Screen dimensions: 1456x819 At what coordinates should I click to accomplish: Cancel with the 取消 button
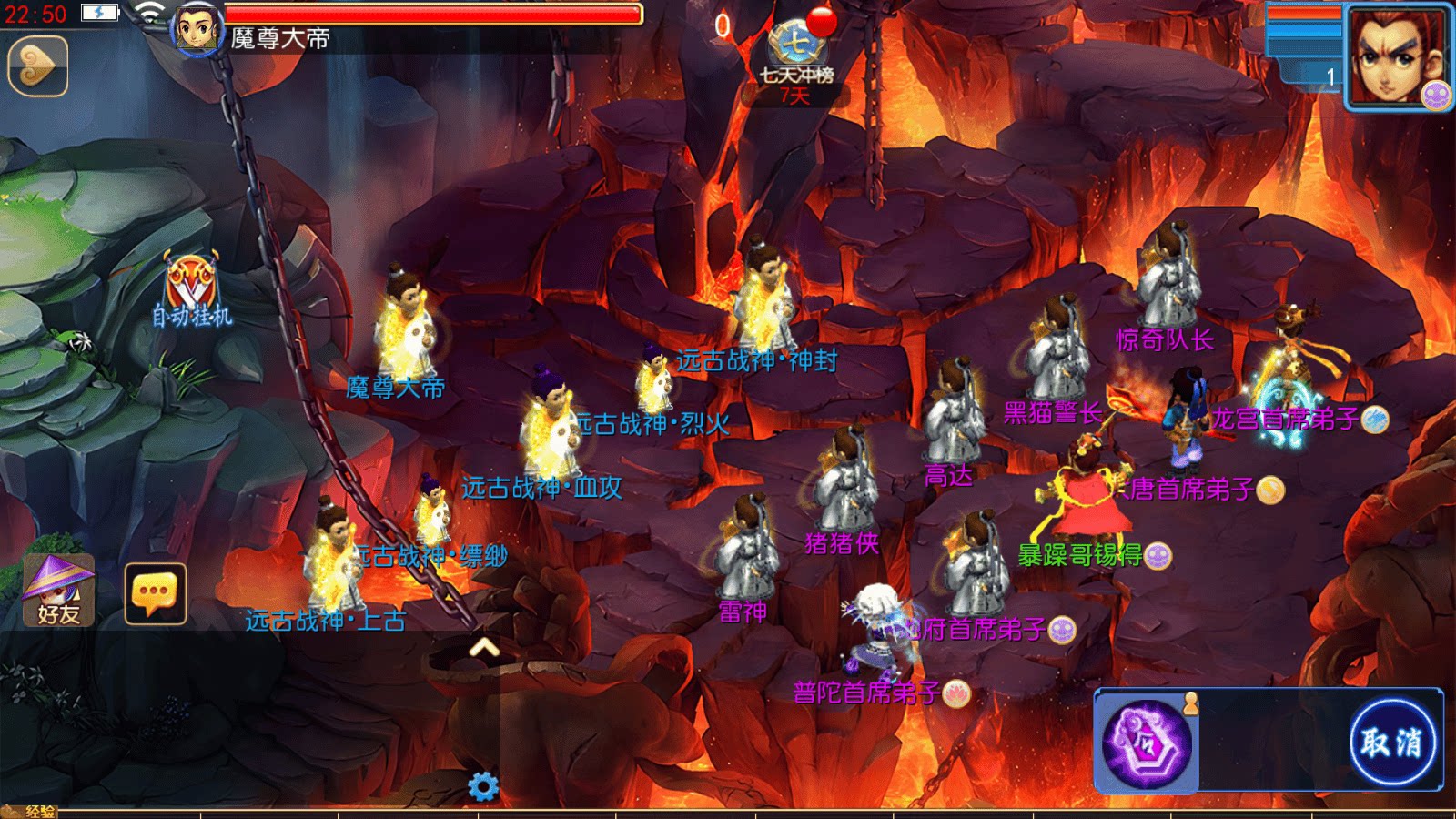coord(1391,742)
